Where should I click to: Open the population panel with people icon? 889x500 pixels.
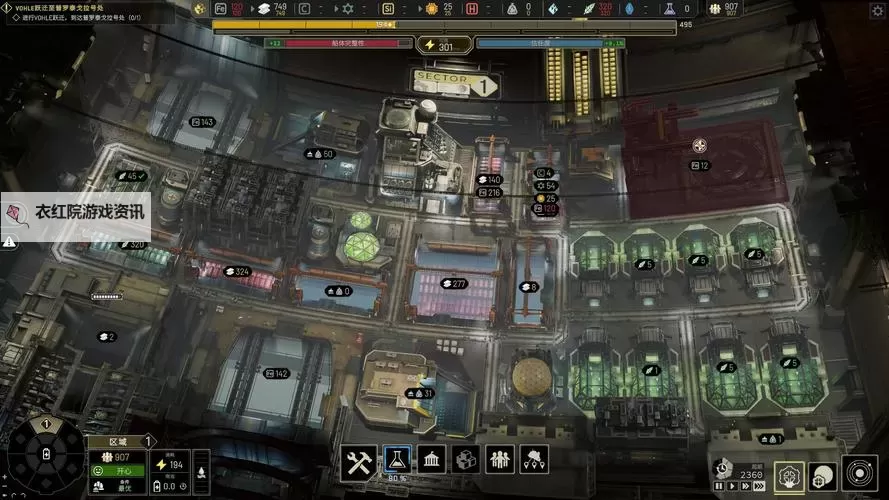500,460
